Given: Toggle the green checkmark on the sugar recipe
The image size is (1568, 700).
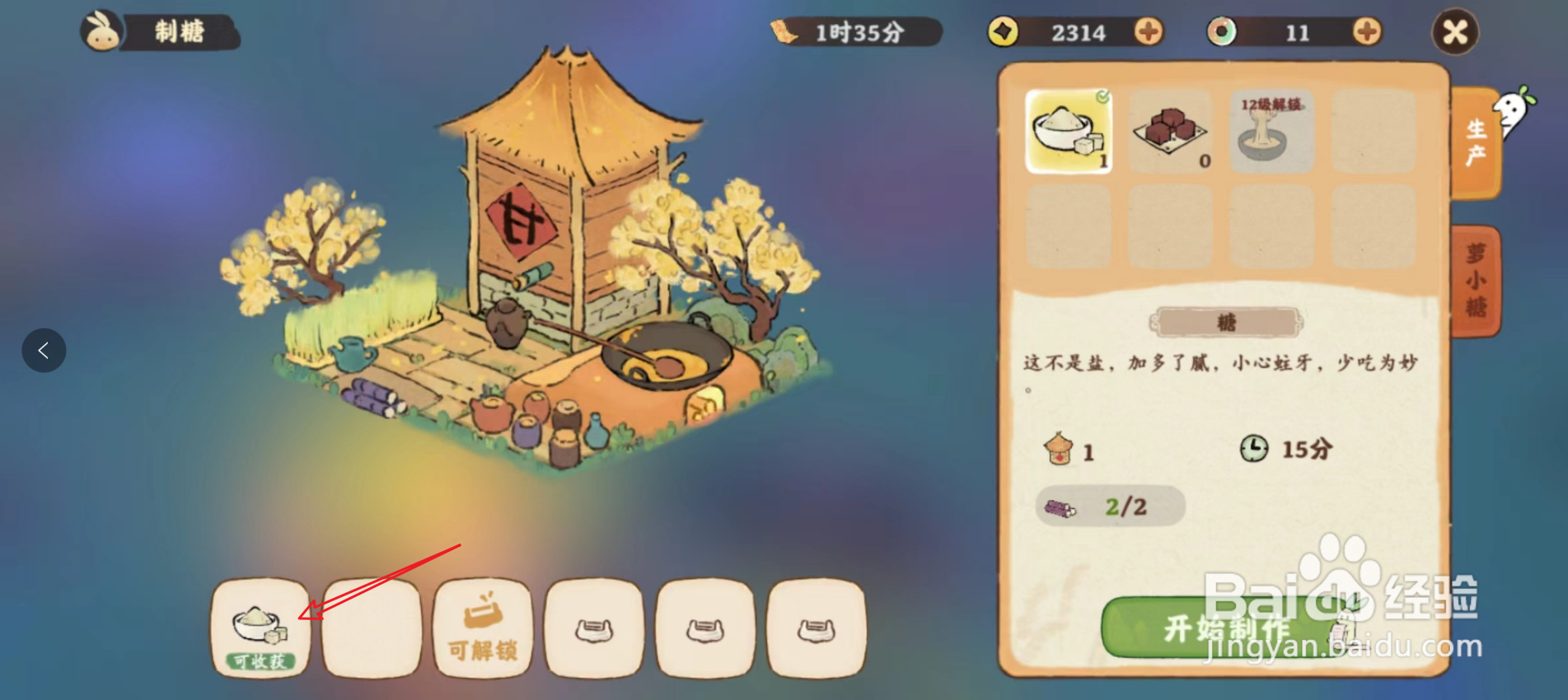Looking at the screenshot, I should pyautogui.click(x=1102, y=96).
